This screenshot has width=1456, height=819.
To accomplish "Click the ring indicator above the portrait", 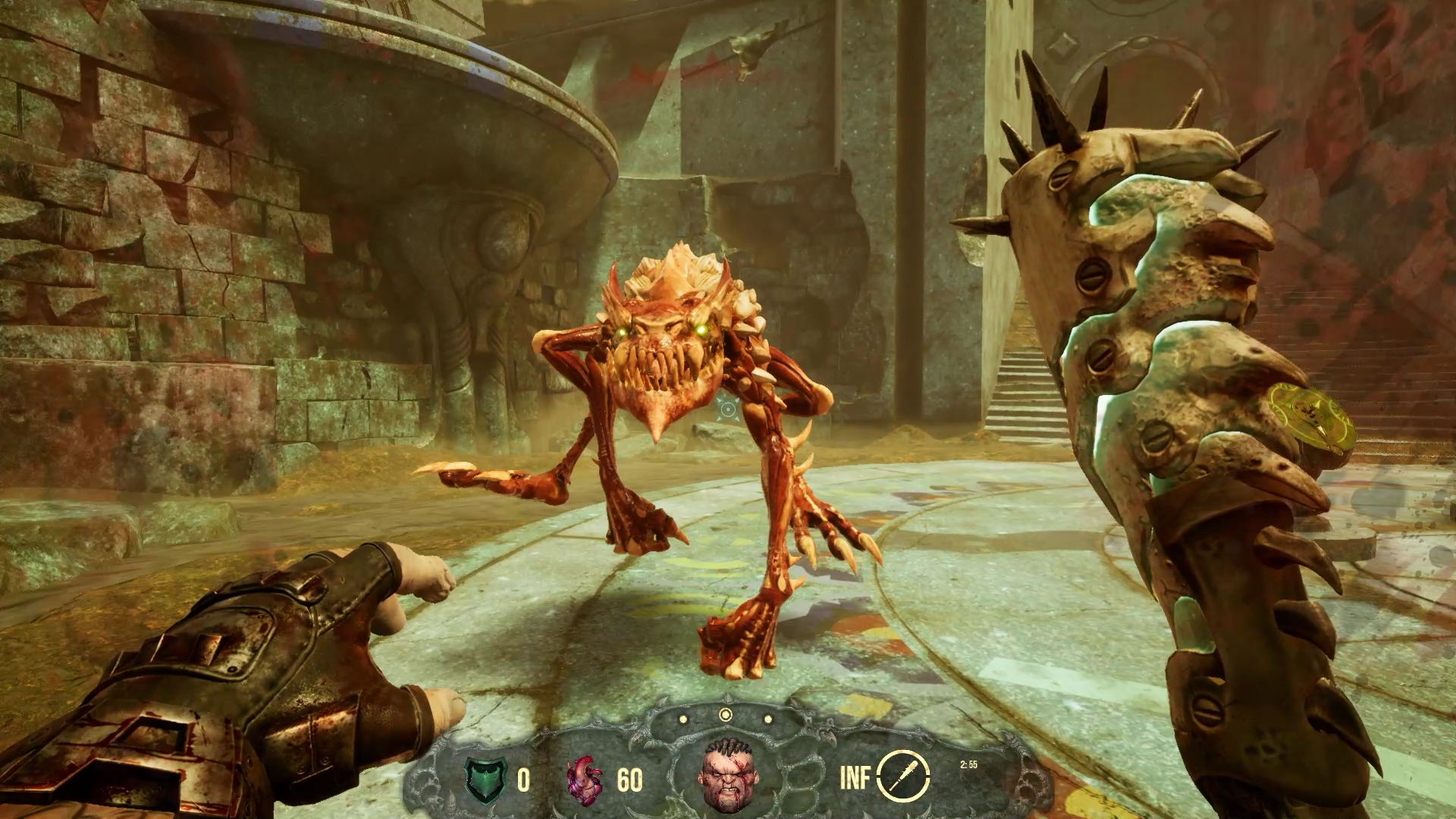I will 726,714.
